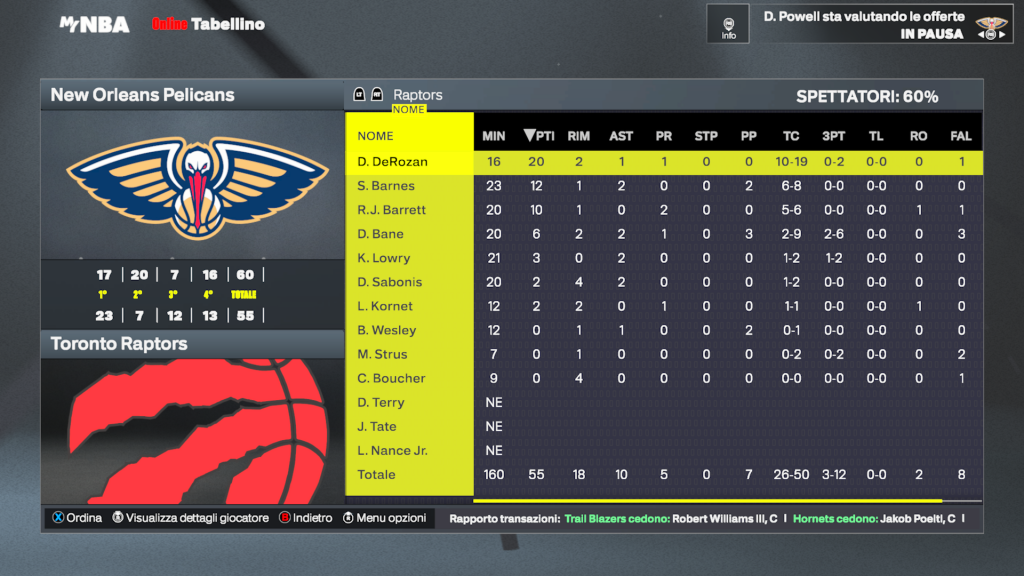This screenshot has height=576, width=1024.
Task: Select J. Tate's row
Action: (x=379, y=426)
